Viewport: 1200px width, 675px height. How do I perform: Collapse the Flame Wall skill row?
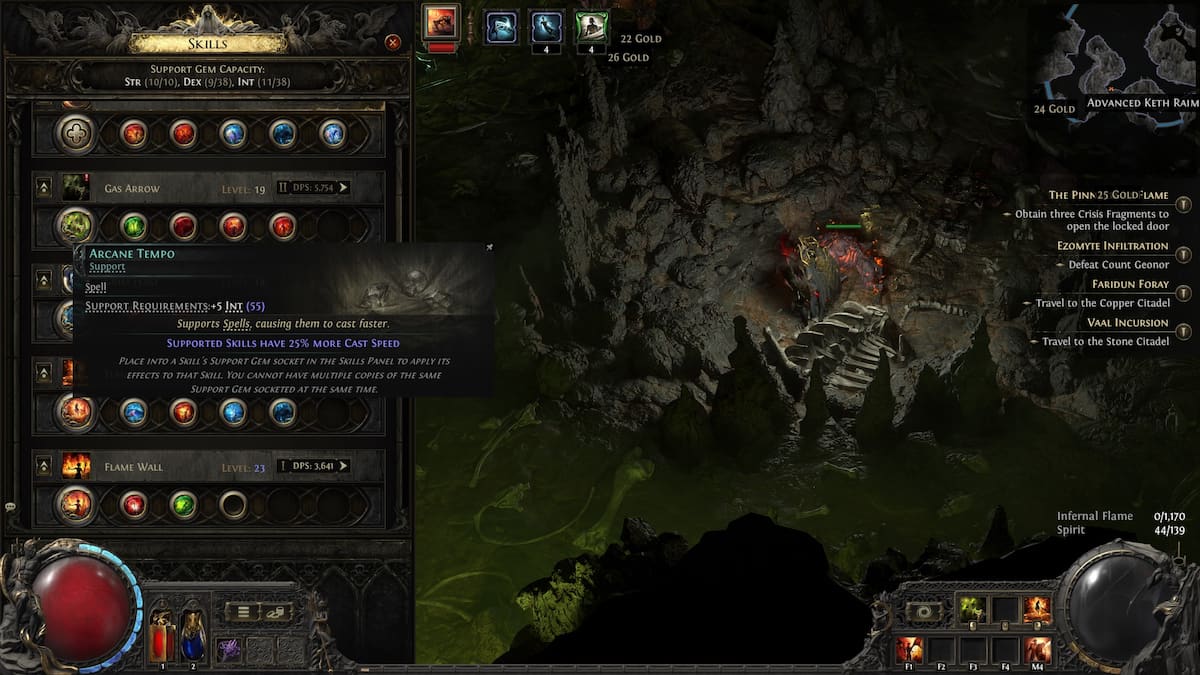44,465
